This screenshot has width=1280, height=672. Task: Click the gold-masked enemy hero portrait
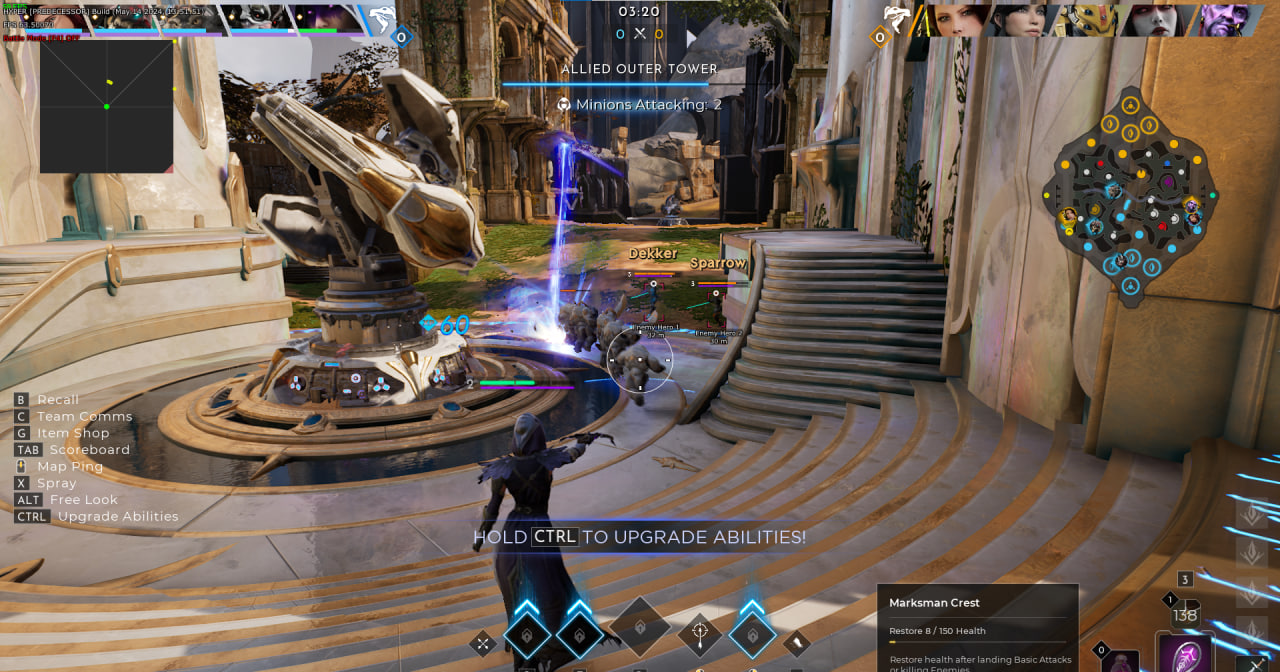coord(1091,20)
